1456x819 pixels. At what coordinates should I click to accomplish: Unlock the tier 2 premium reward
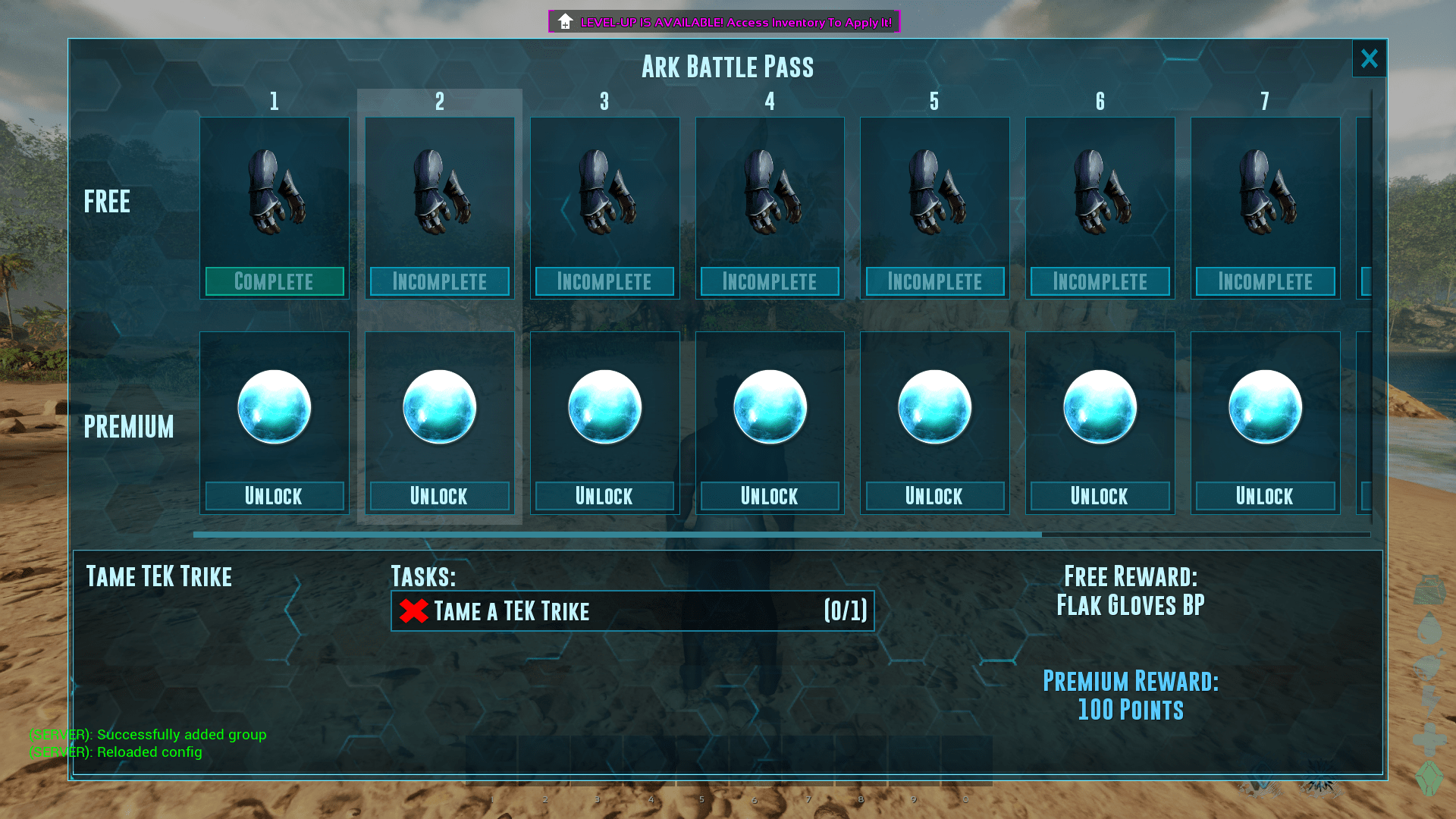click(439, 496)
